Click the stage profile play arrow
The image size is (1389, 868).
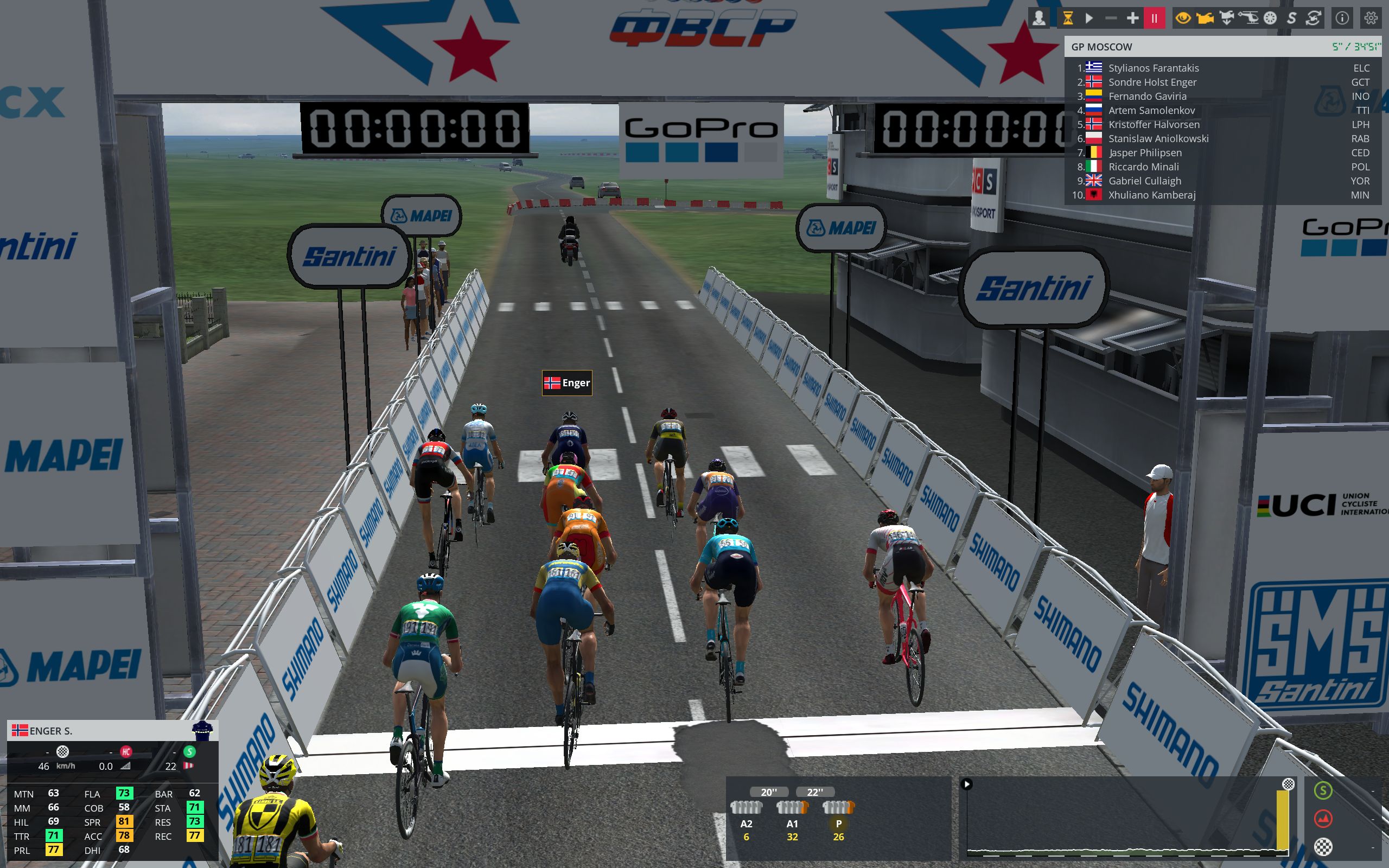tap(966, 783)
